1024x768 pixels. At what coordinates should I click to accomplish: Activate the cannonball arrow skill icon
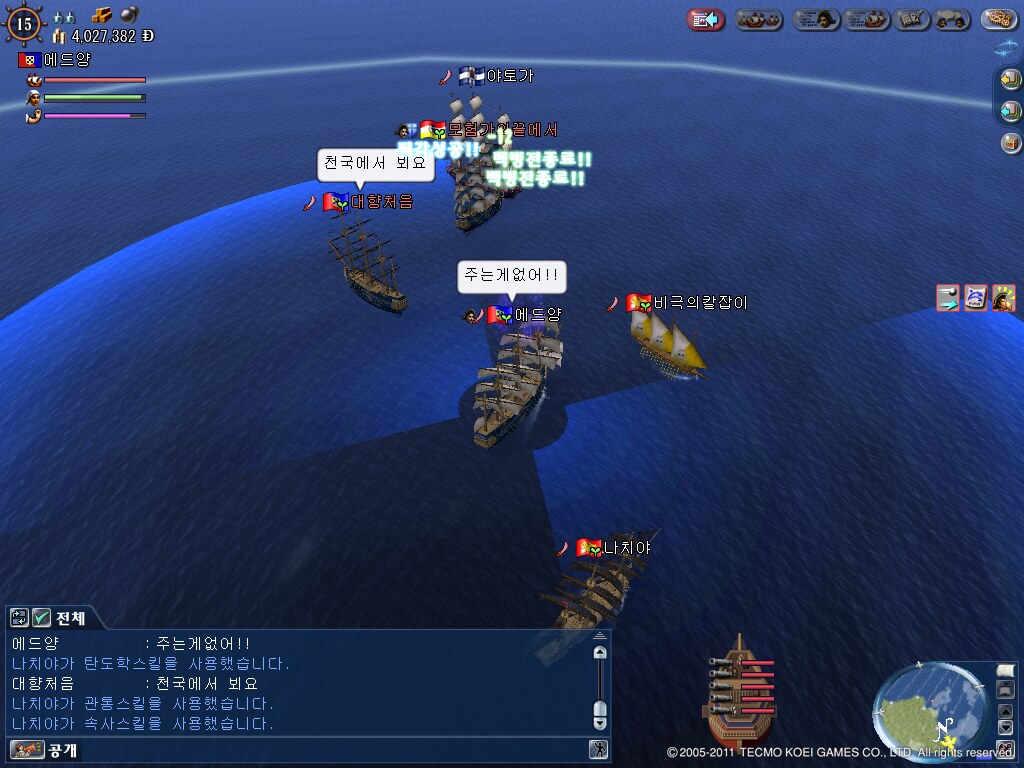(x=947, y=298)
